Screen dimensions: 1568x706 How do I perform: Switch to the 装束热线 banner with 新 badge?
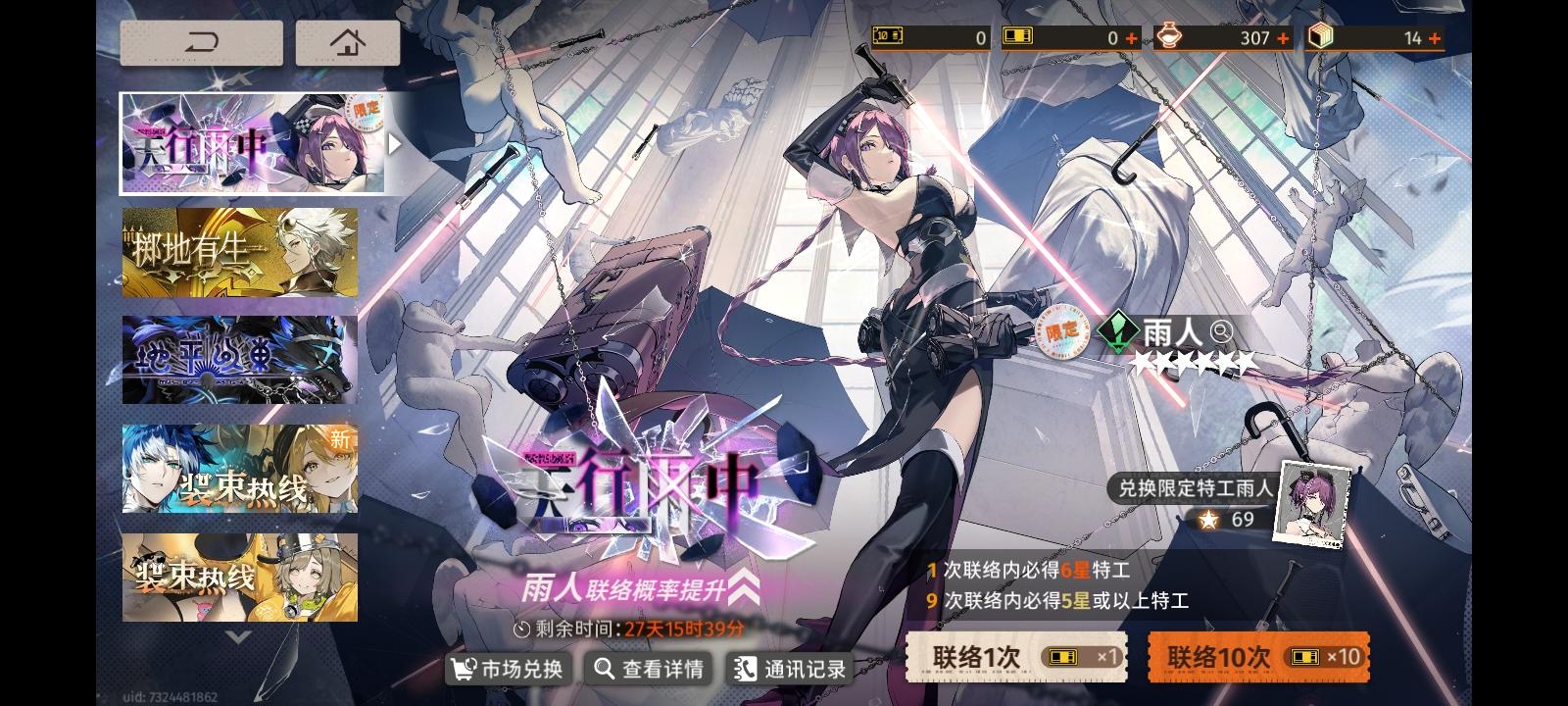(239, 469)
